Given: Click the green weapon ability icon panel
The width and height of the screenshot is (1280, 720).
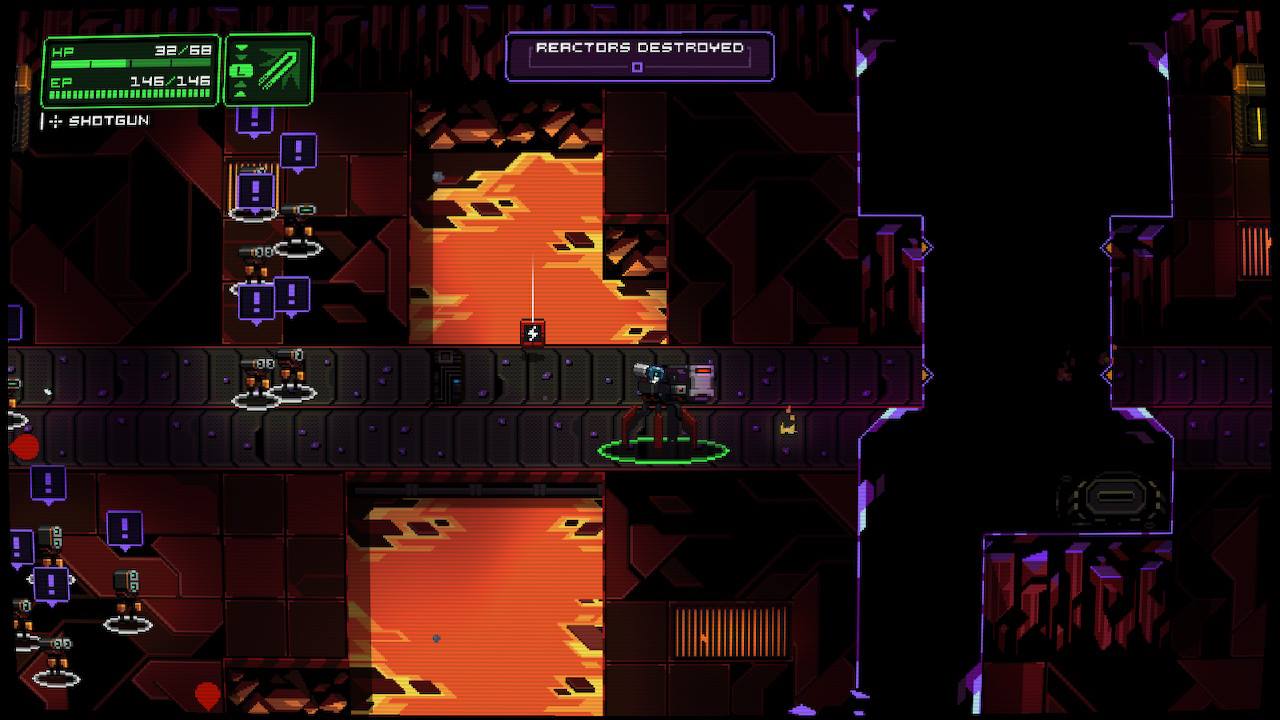Looking at the screenshot, I should [270, 70].
